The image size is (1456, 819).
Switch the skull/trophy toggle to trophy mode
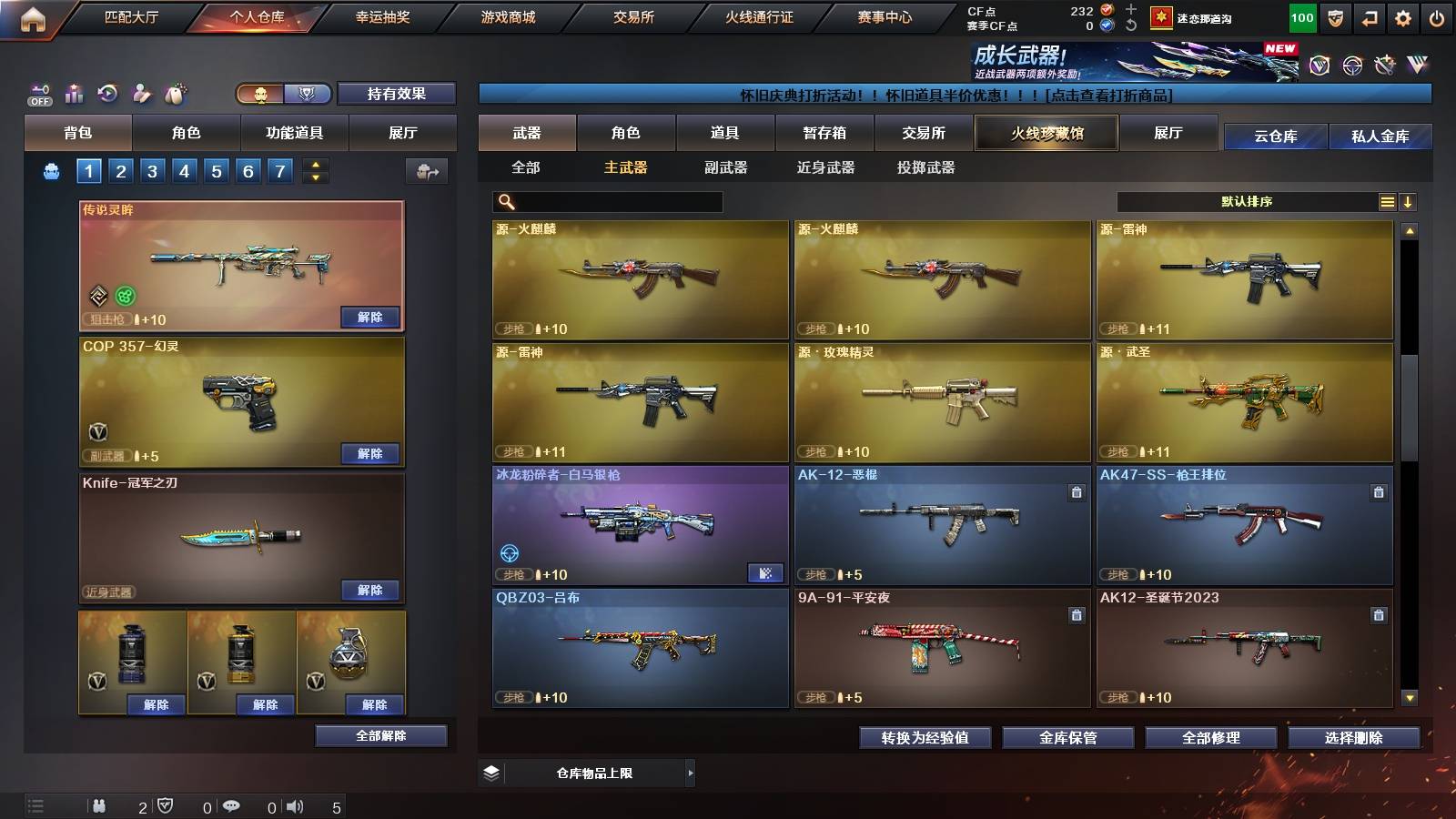[307, 94]
